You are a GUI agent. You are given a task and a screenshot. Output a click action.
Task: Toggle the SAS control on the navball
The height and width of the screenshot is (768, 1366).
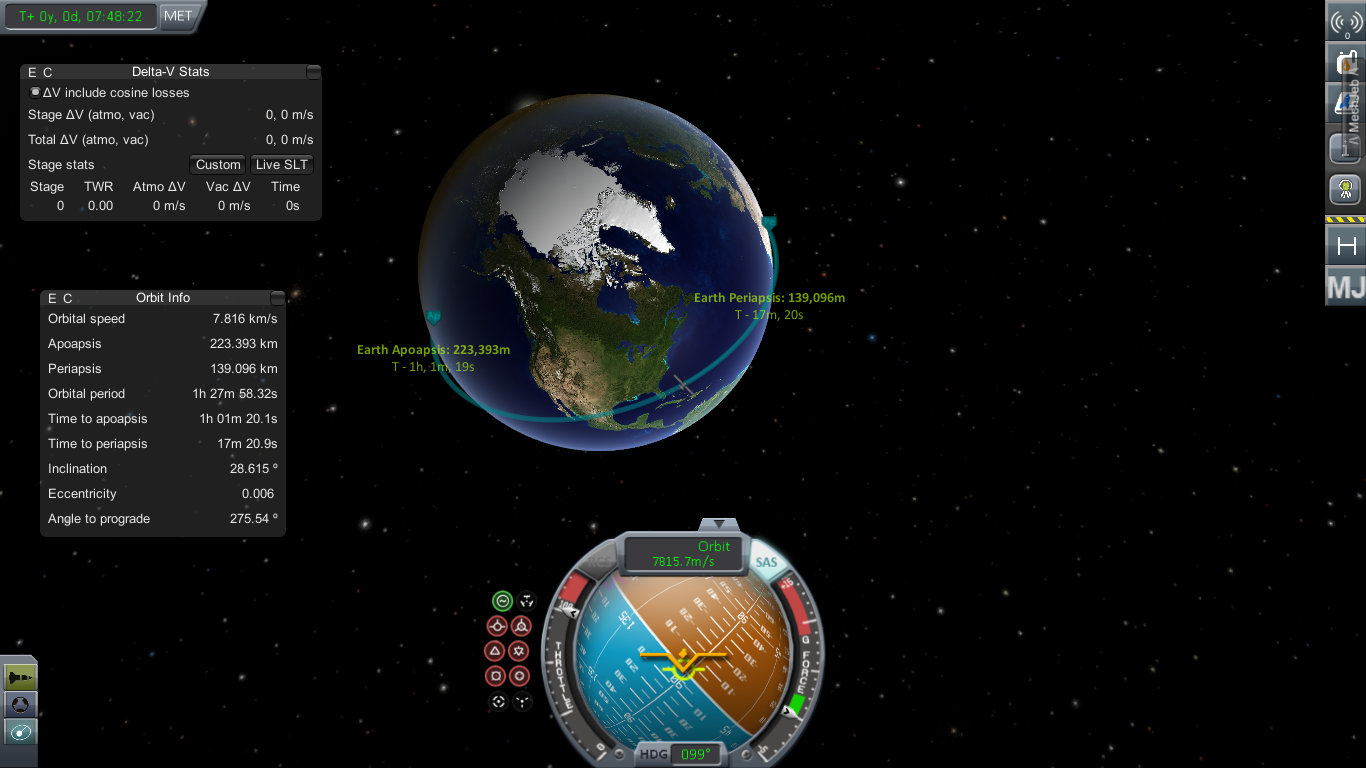(766, 562)
